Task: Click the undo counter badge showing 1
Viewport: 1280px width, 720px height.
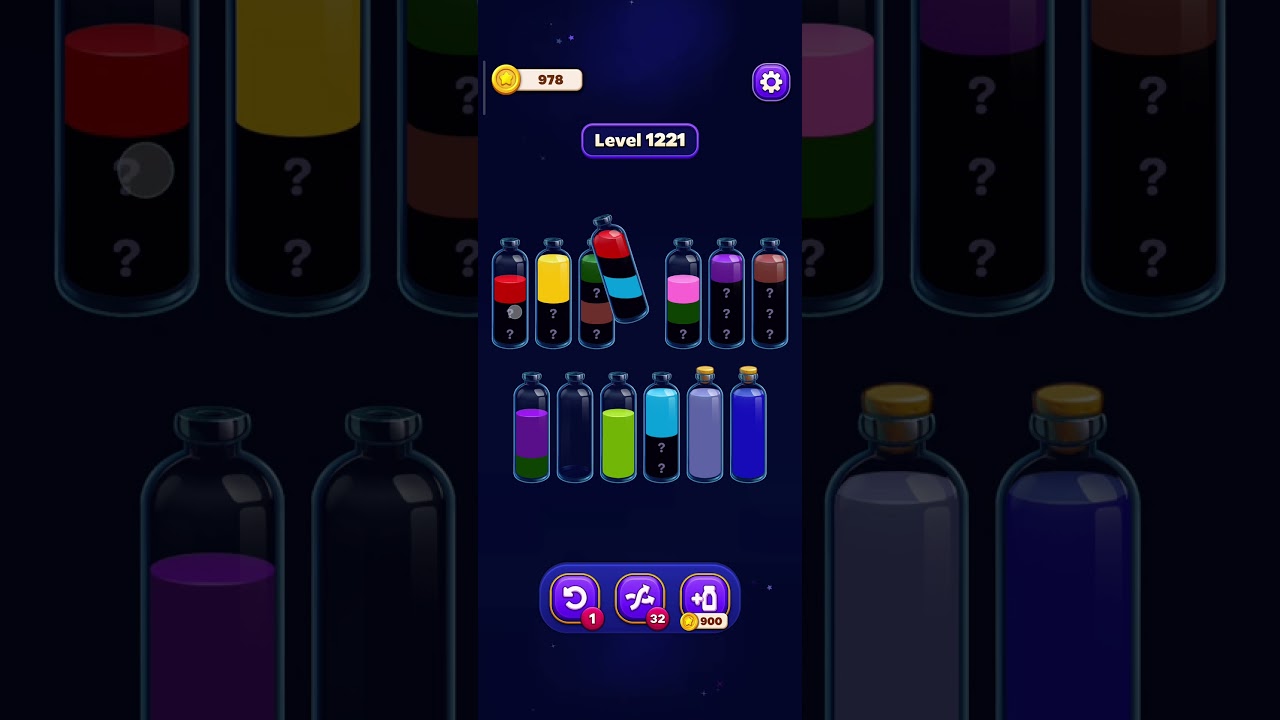Action: pos(591,618)
